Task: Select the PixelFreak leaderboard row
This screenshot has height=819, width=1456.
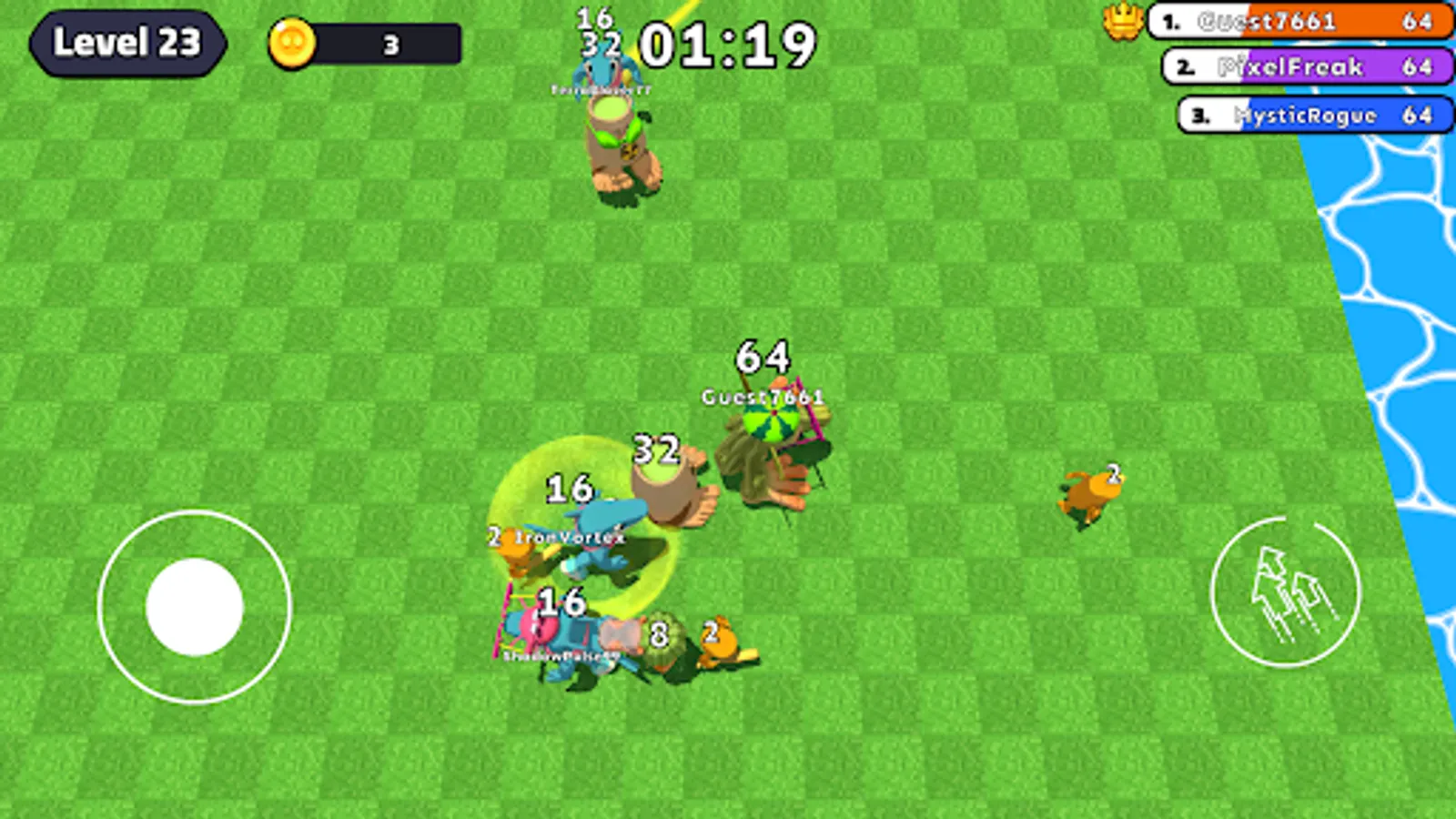Action: click(1301, 67)
